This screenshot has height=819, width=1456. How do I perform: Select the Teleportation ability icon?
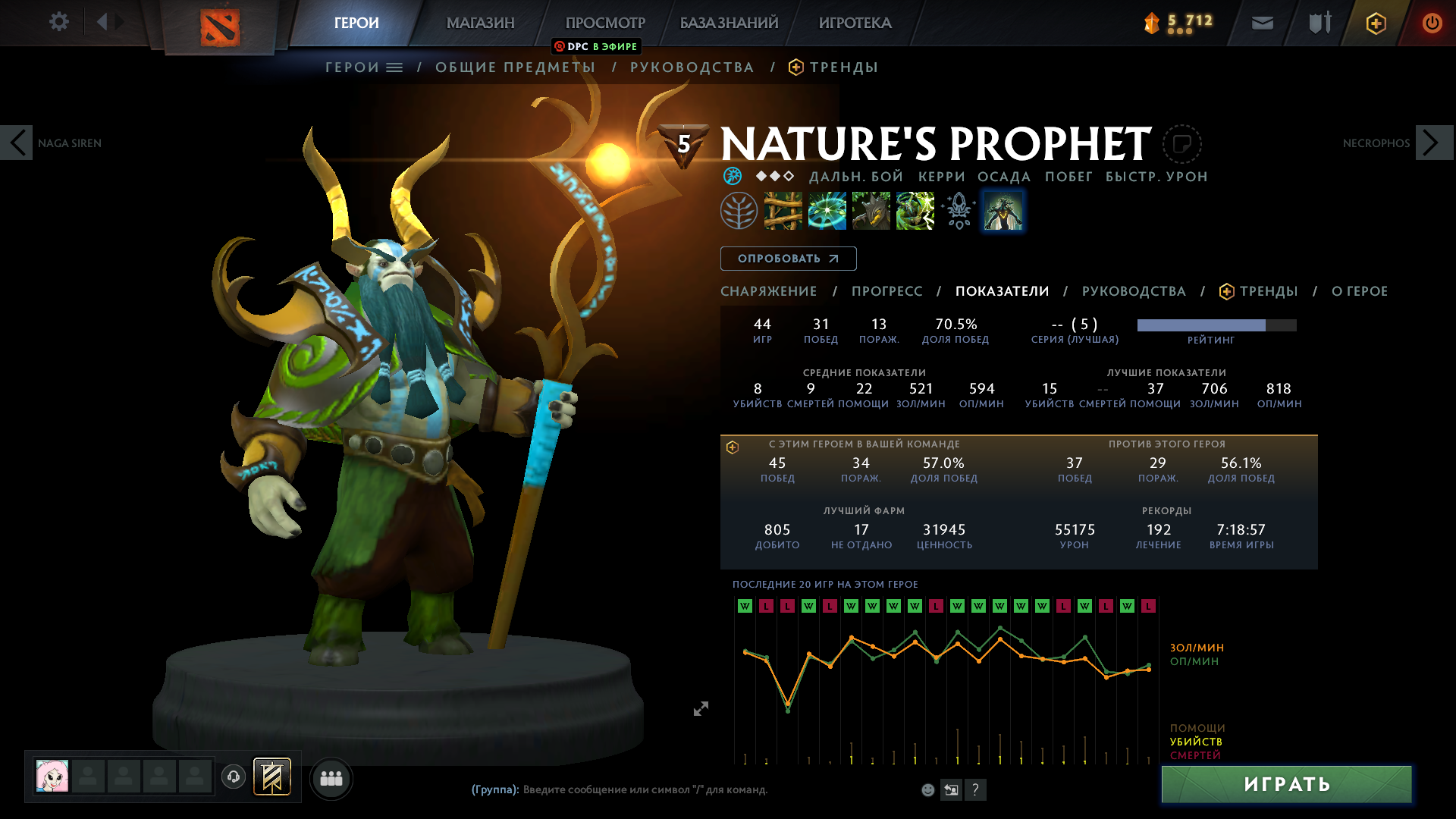pyautogui.click(x=827, y=211)
